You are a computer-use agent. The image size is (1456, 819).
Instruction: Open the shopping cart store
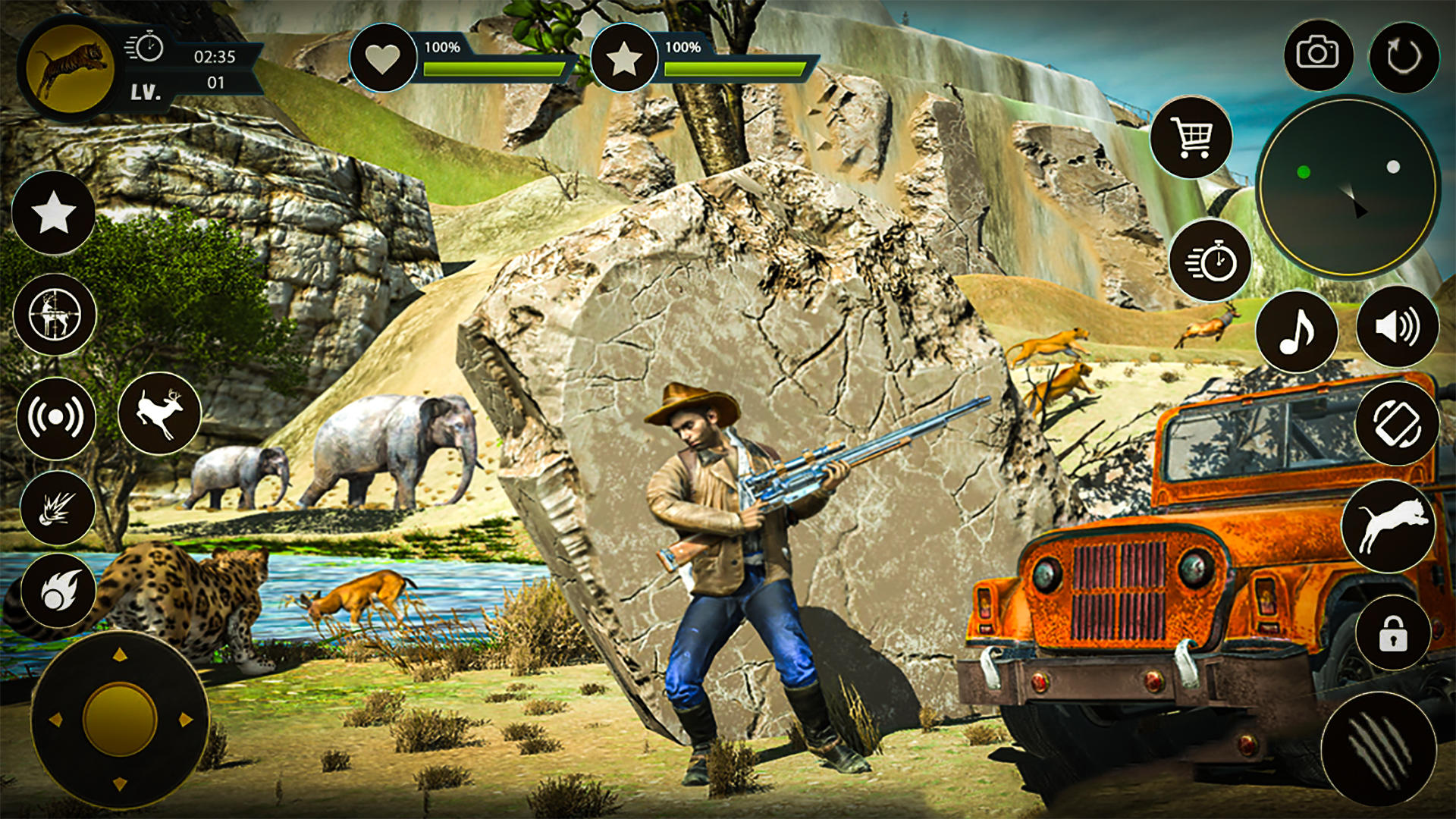coord(1191,137)
